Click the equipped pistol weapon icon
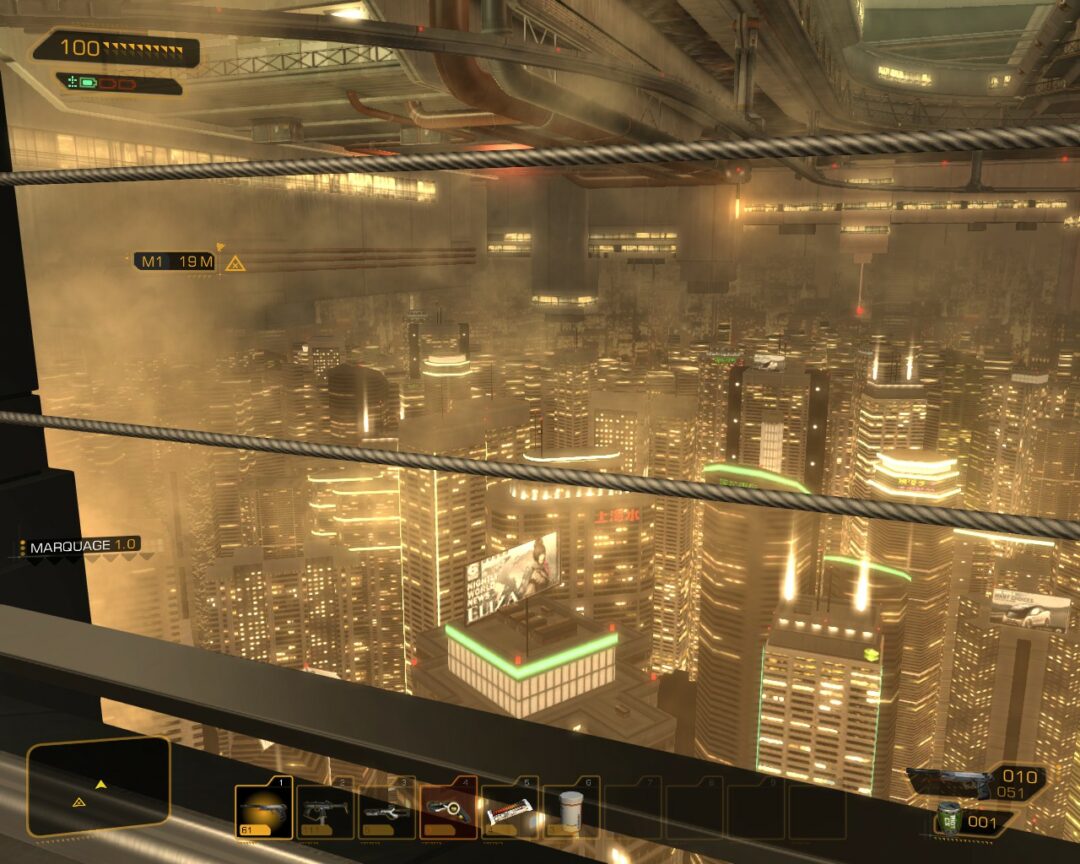Viewport: 1080px width, 864px height. point(948,784)
